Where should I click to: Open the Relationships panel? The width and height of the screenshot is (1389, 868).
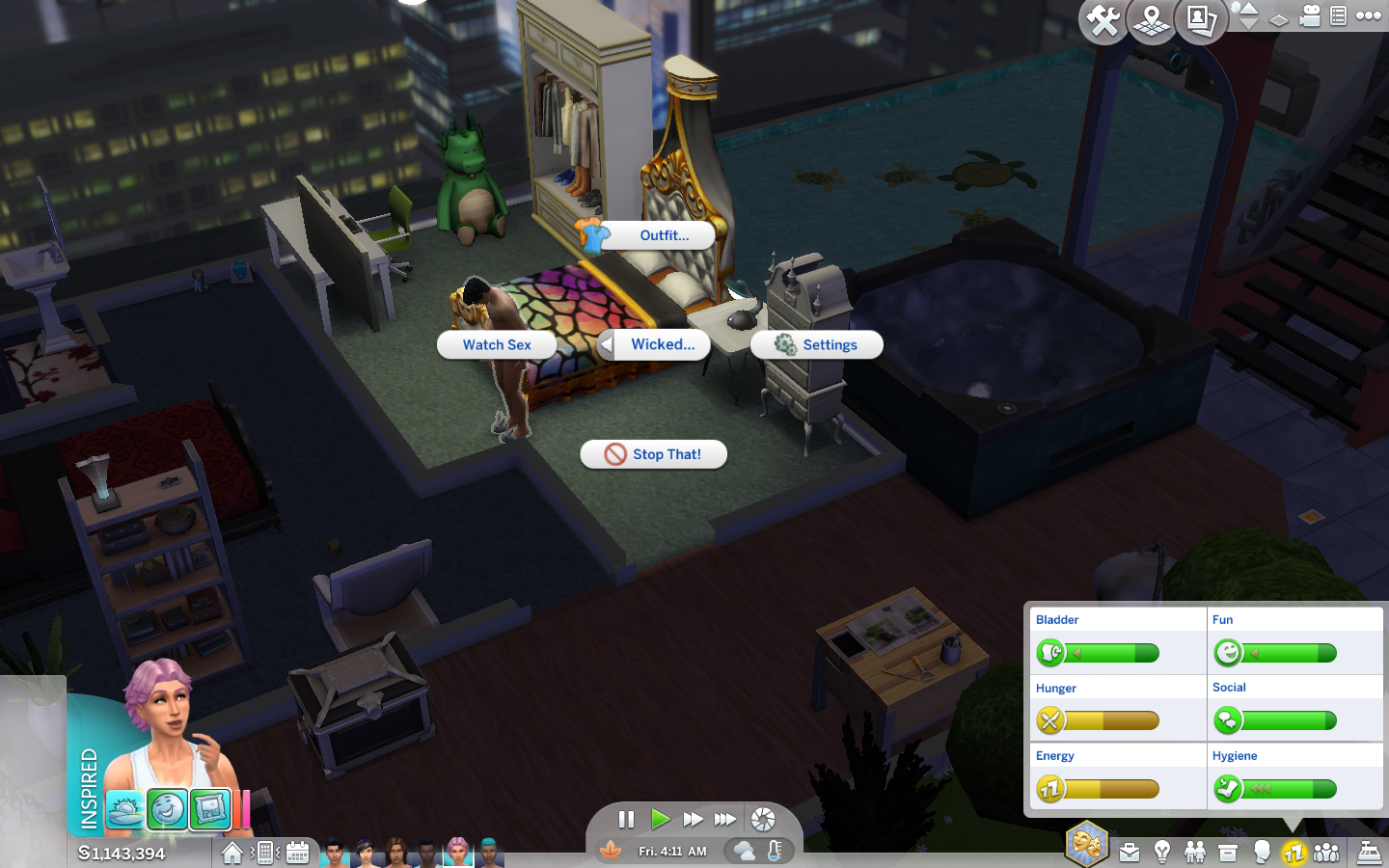coord(1195,853)
